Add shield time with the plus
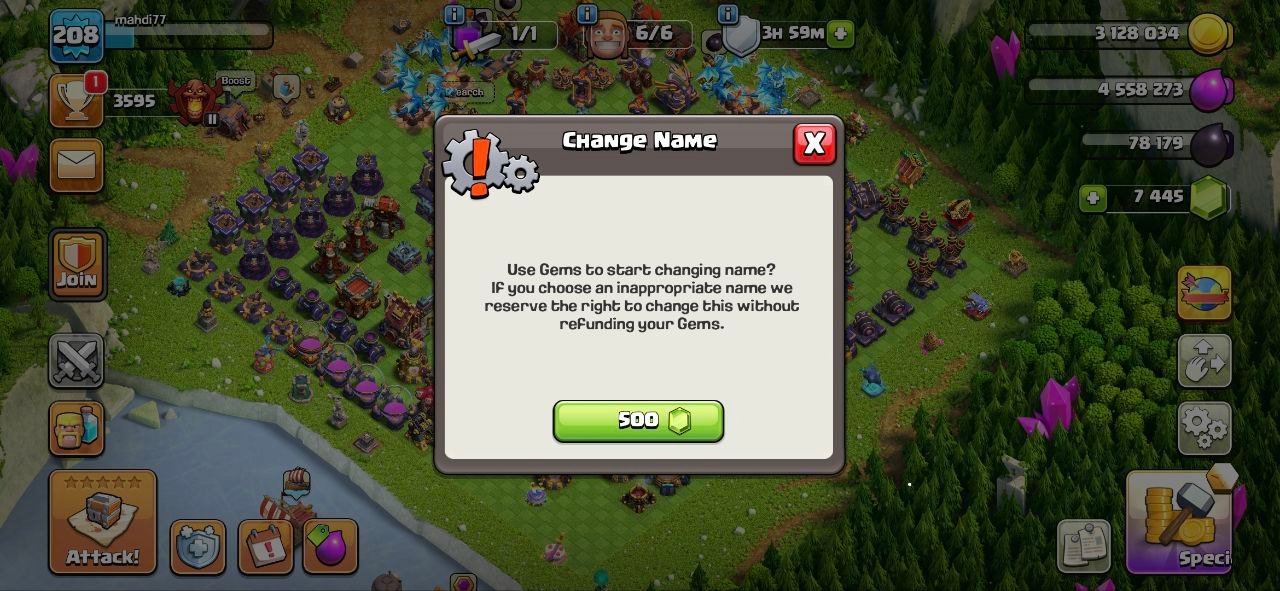 click(841, 33)
